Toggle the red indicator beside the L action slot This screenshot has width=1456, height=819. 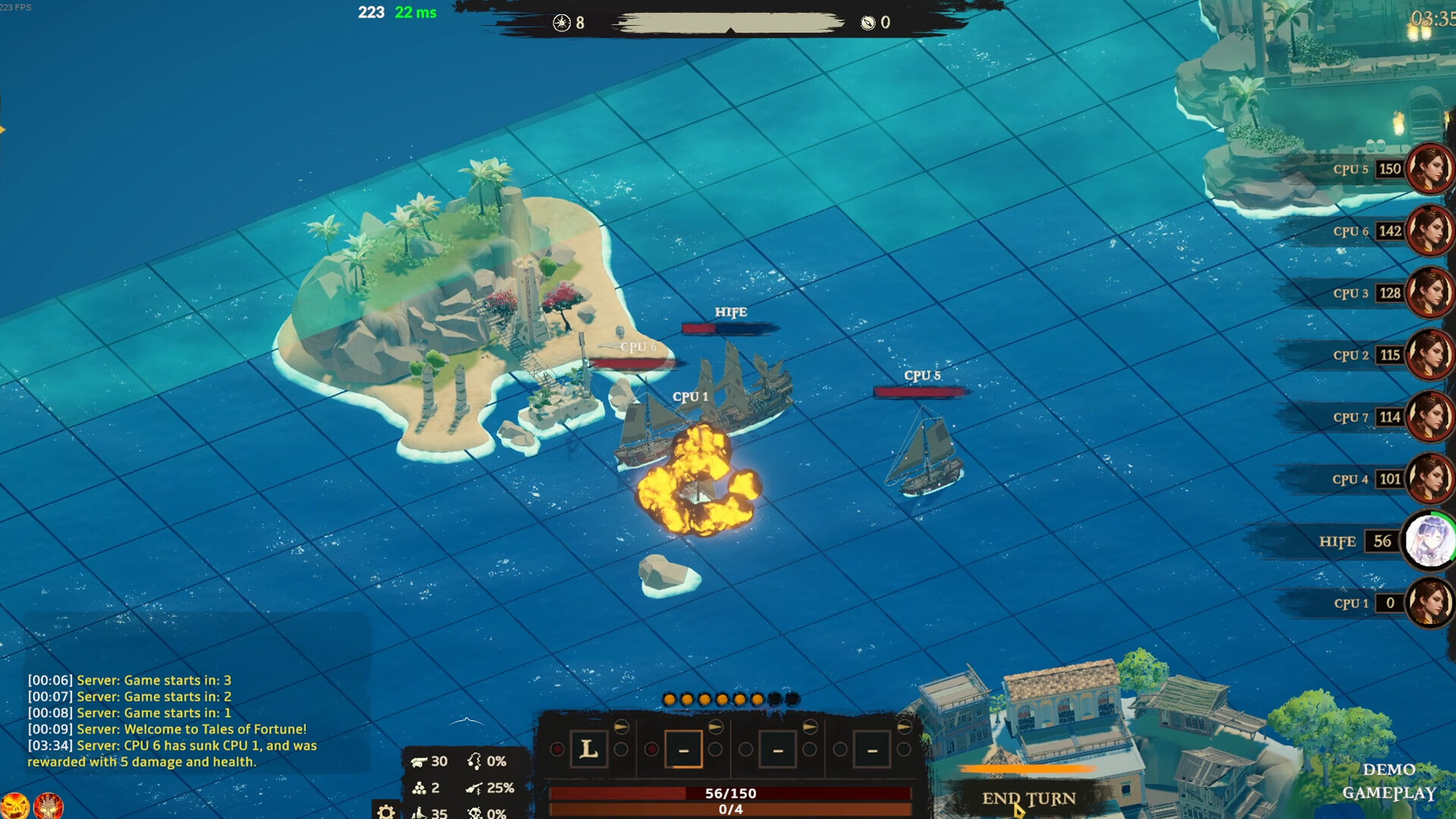(x=557, y=751)
